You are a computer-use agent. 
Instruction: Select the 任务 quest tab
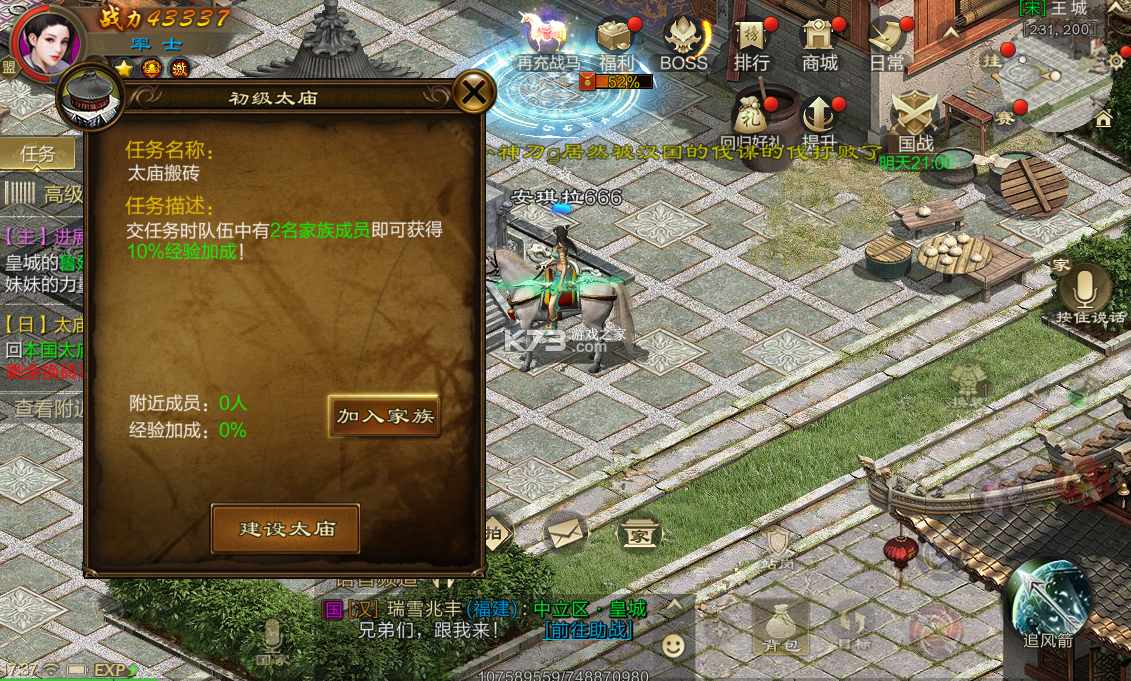click(x=38, y=154)
